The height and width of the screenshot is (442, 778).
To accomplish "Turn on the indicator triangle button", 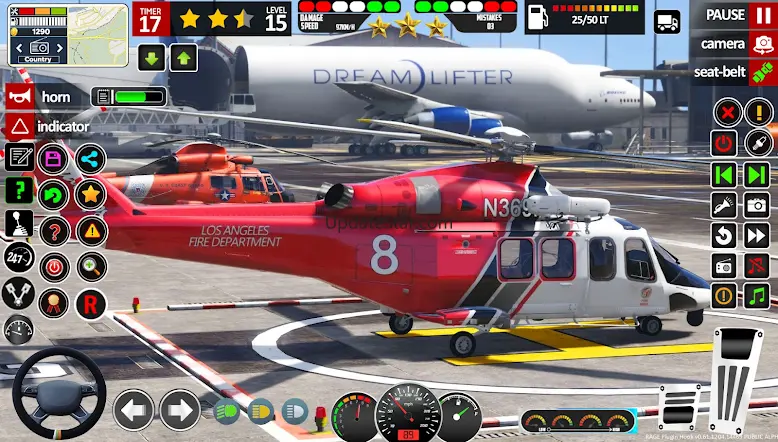I will (20, 127).
